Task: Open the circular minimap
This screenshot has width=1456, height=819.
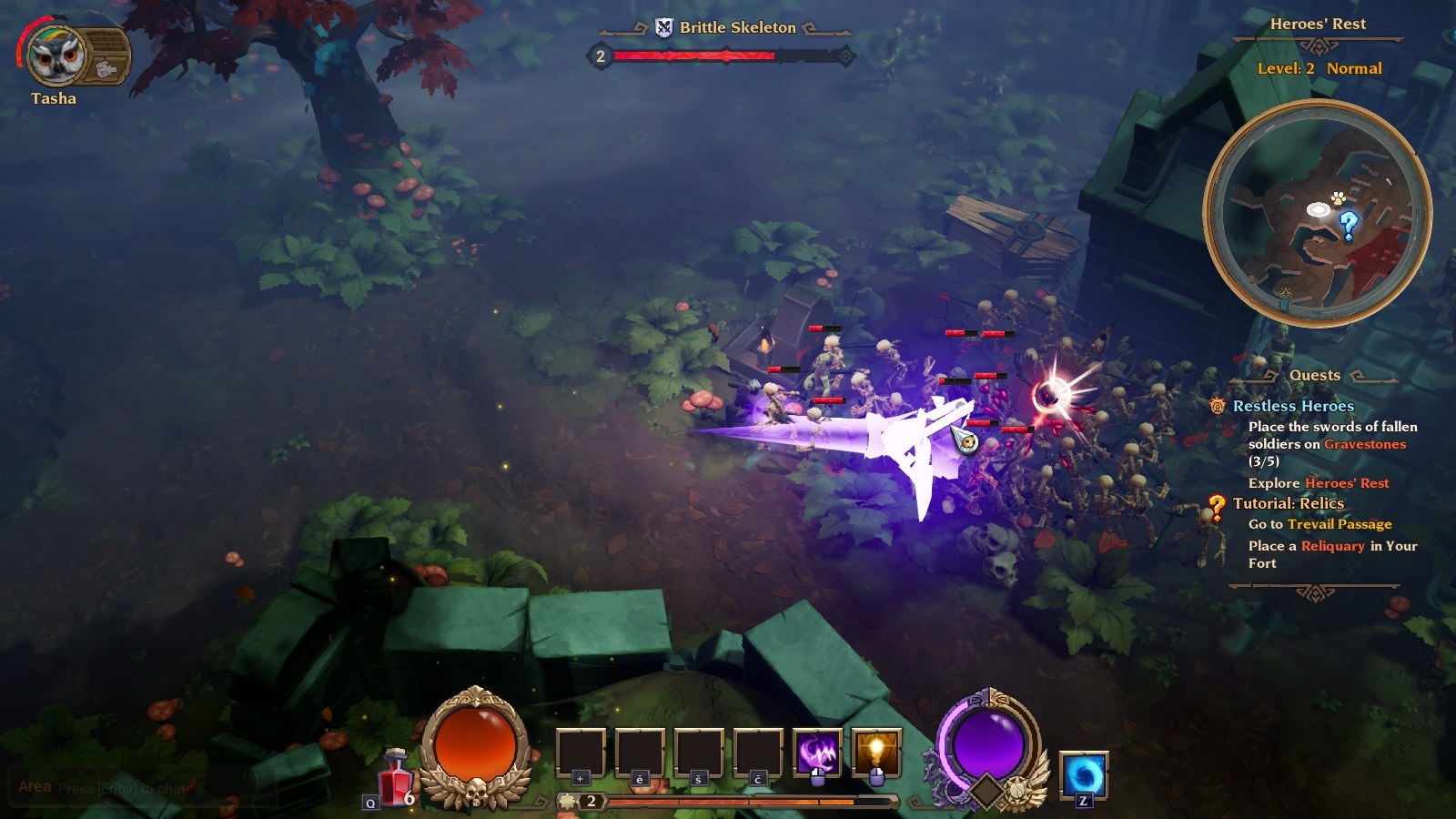Action: point(1317,214)
